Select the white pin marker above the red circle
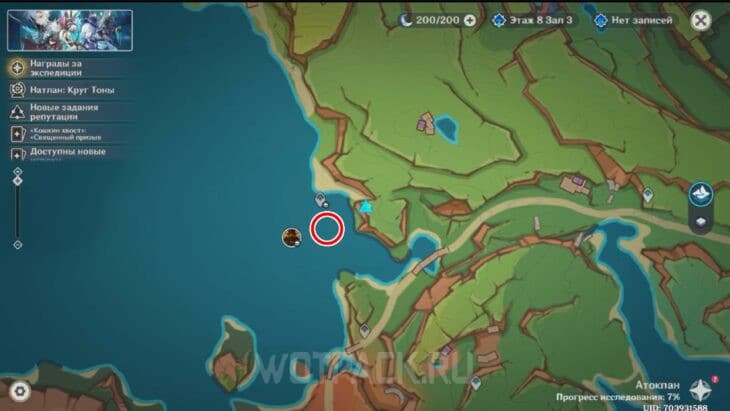Screen dimensions: 730x411 click(x=321, y=199)
